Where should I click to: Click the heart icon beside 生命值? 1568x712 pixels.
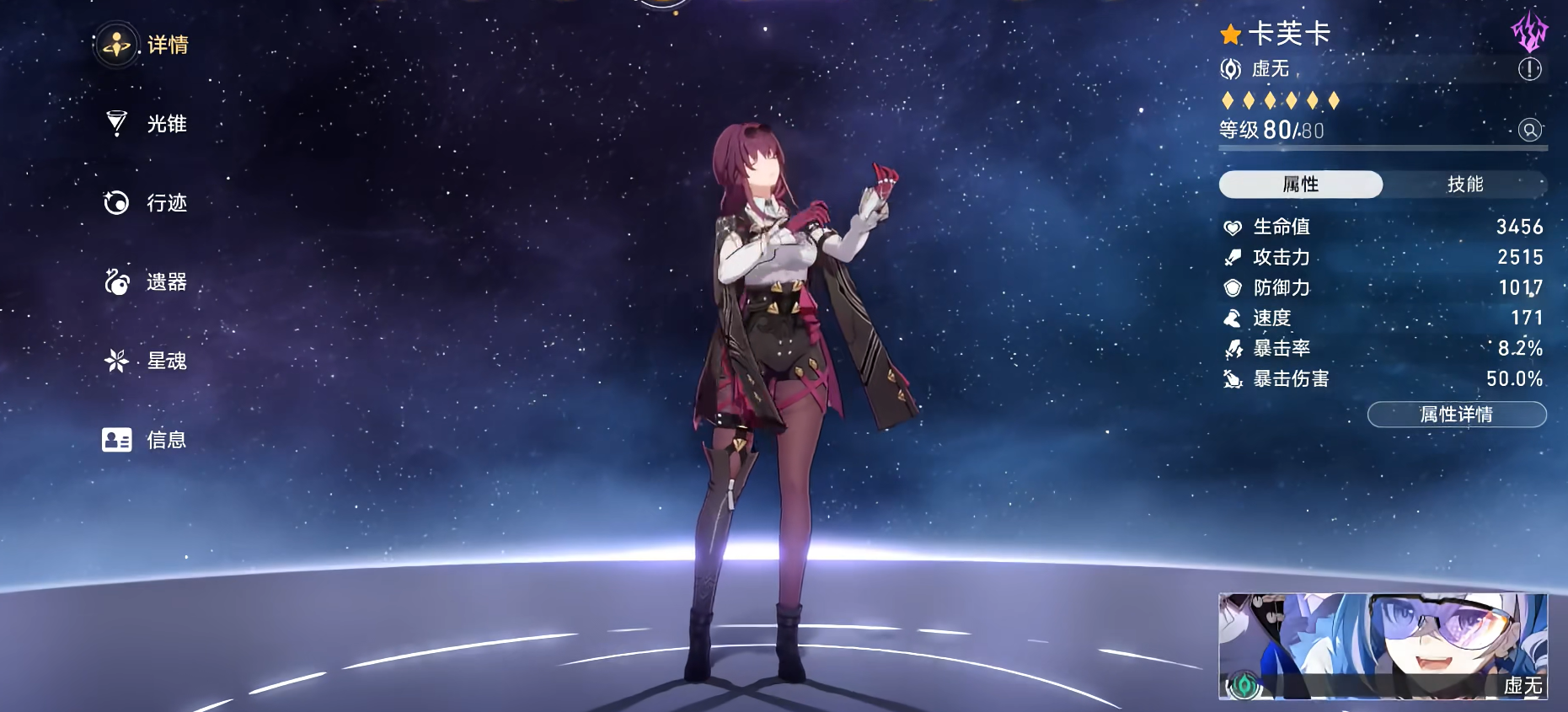[x=1231, y=226]
